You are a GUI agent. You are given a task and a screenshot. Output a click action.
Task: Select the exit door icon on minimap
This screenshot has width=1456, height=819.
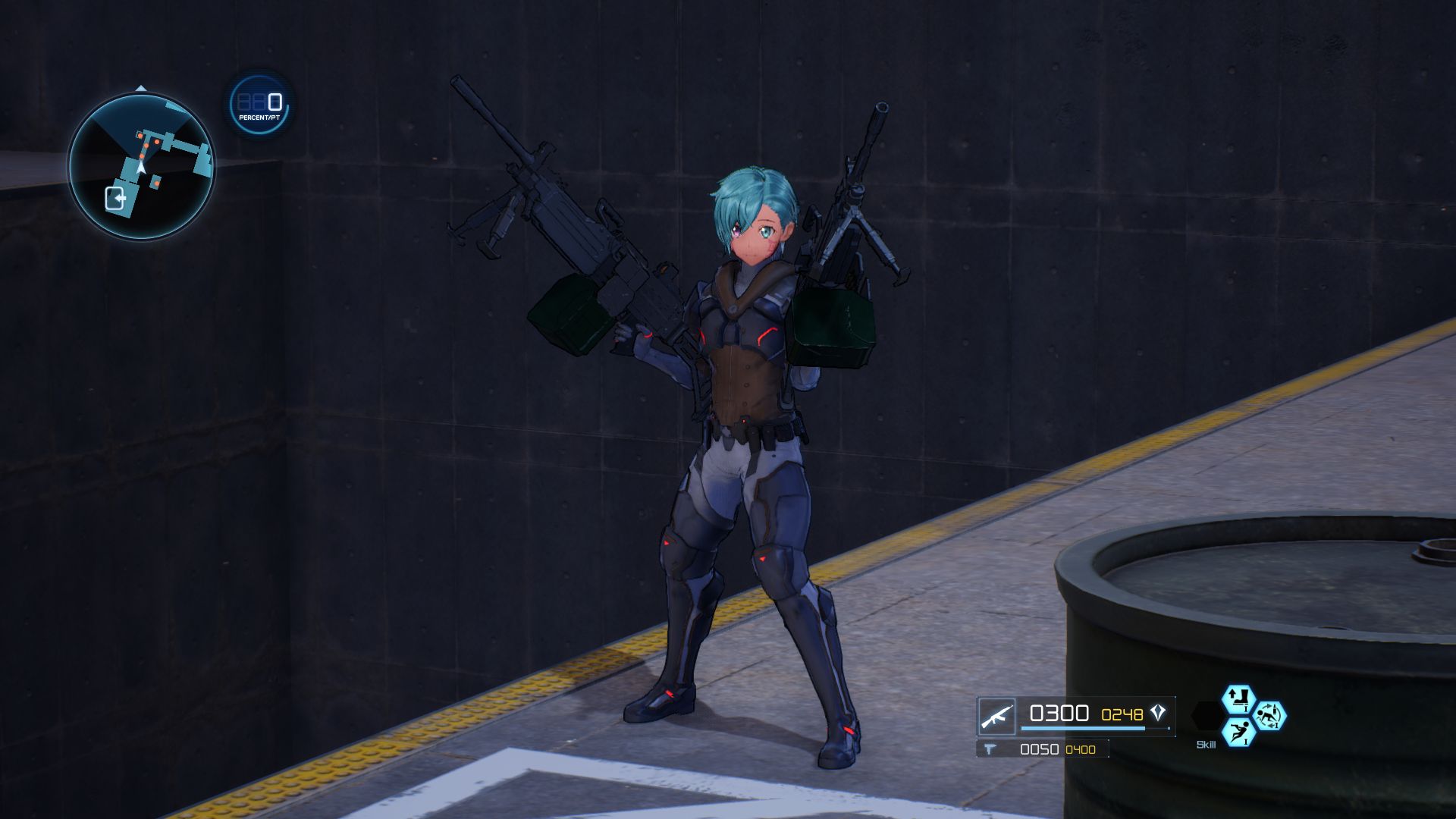point(115,199)
